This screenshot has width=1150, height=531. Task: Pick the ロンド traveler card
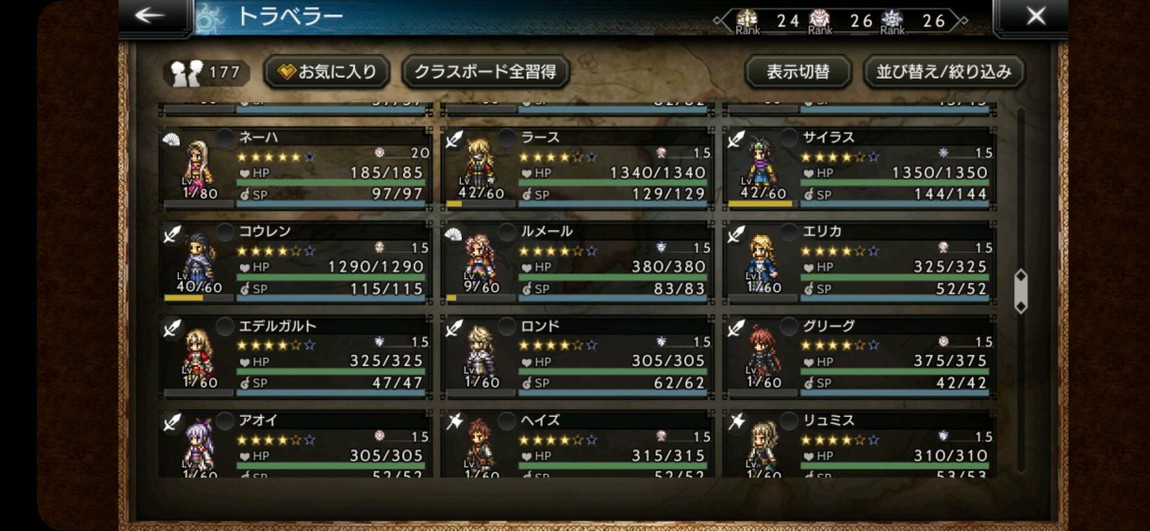578,355
